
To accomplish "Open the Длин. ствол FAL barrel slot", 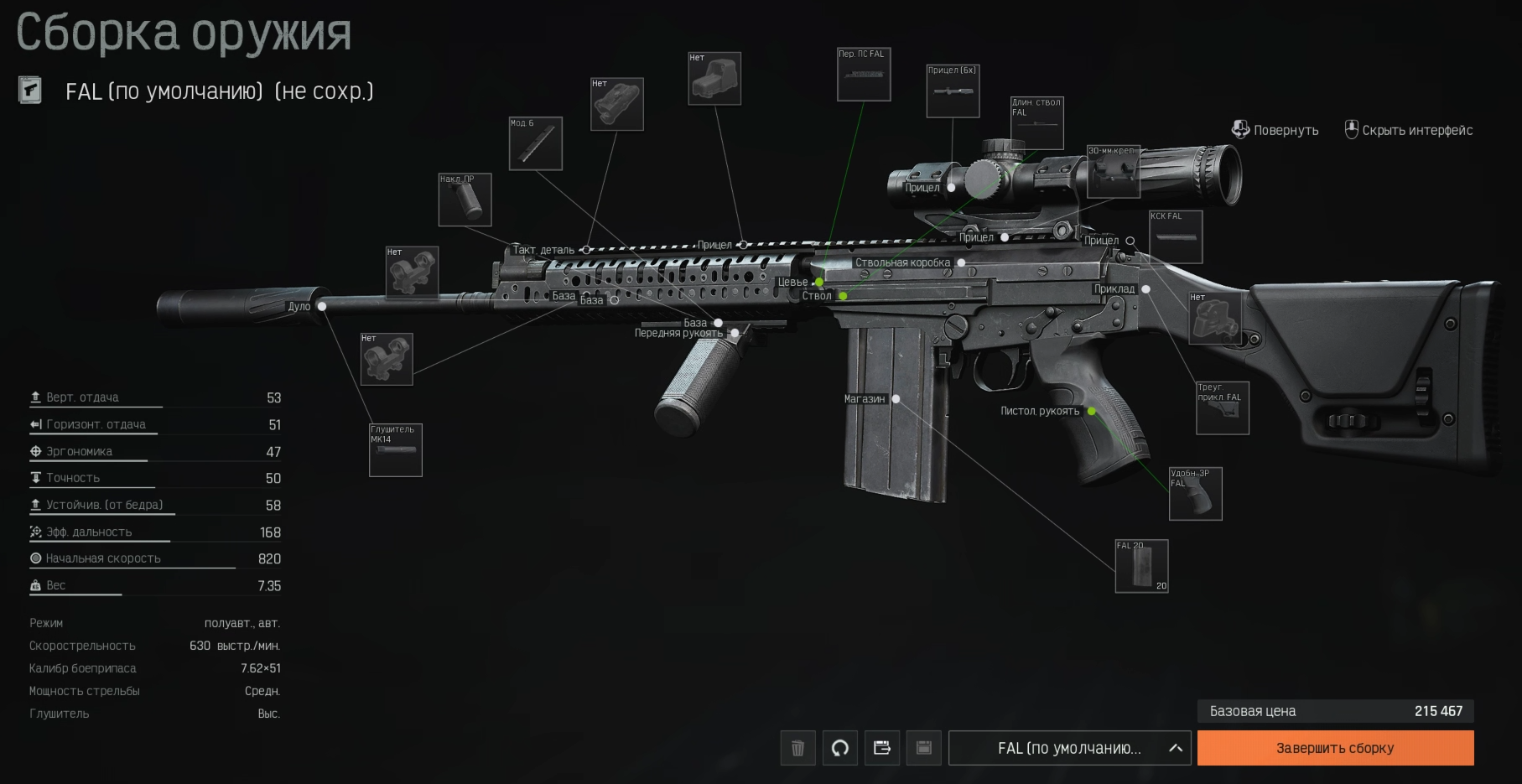I will (1037, 123).
